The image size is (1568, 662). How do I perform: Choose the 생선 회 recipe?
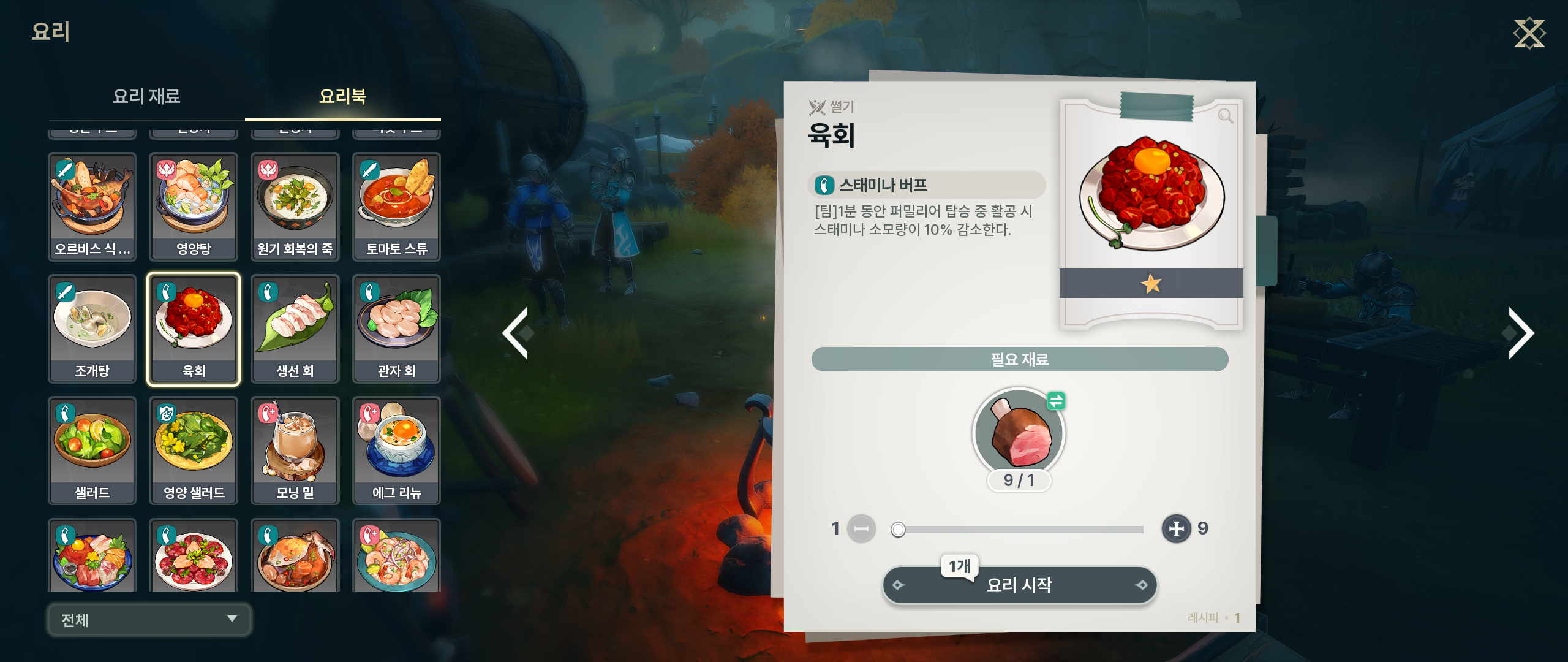point(295,329)
